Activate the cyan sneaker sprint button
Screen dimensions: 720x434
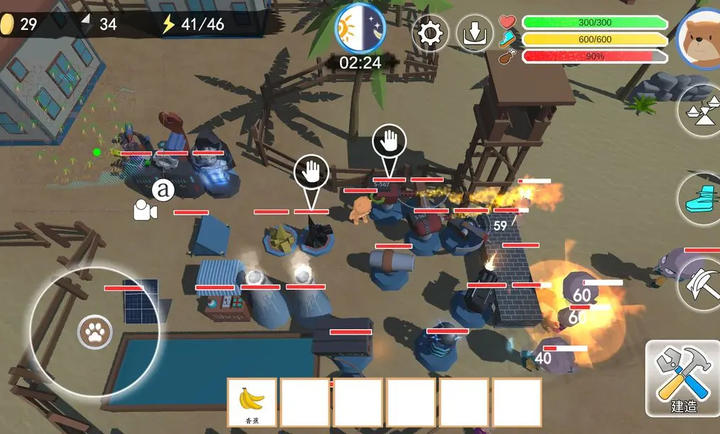pyautogui.click(x=701, y=196)
